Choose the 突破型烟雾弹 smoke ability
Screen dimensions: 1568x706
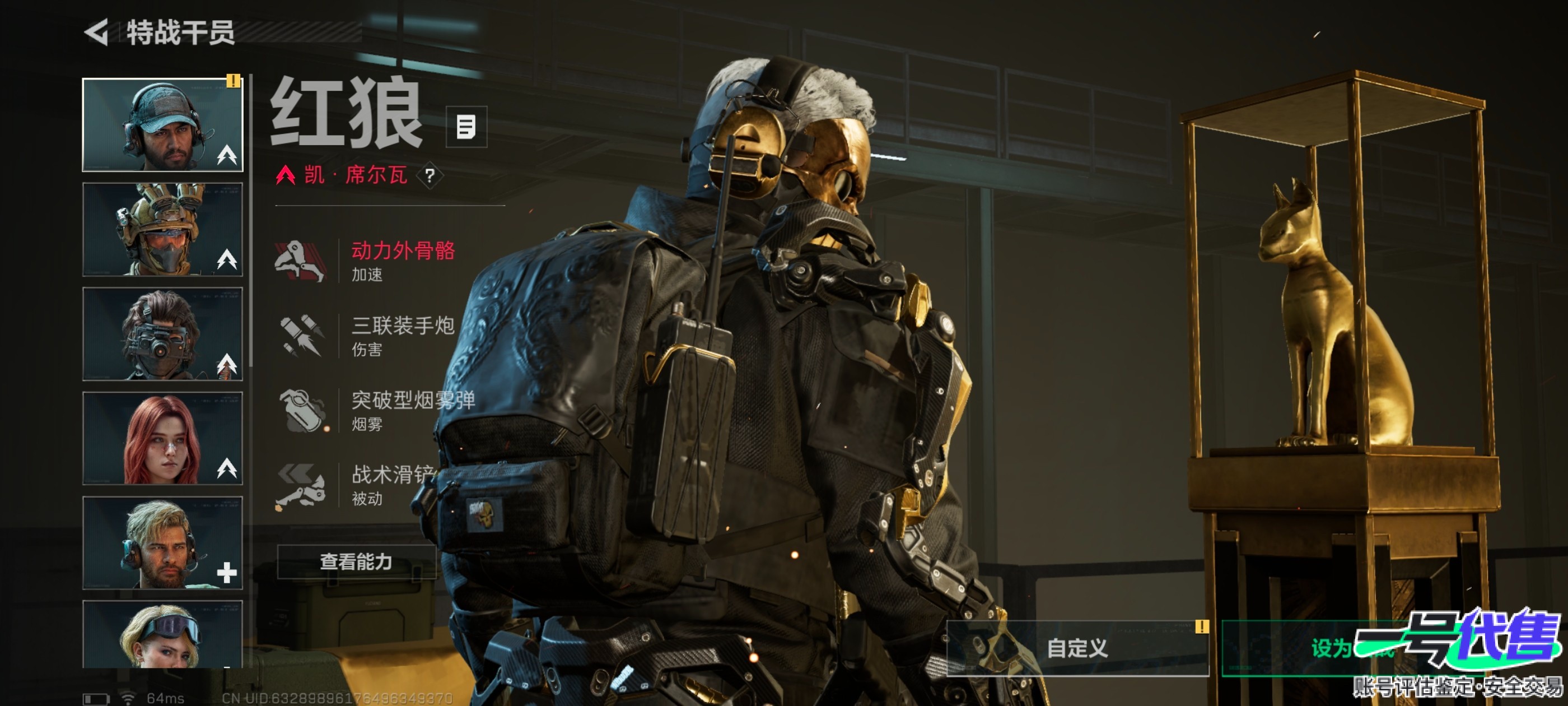[374, 411]
